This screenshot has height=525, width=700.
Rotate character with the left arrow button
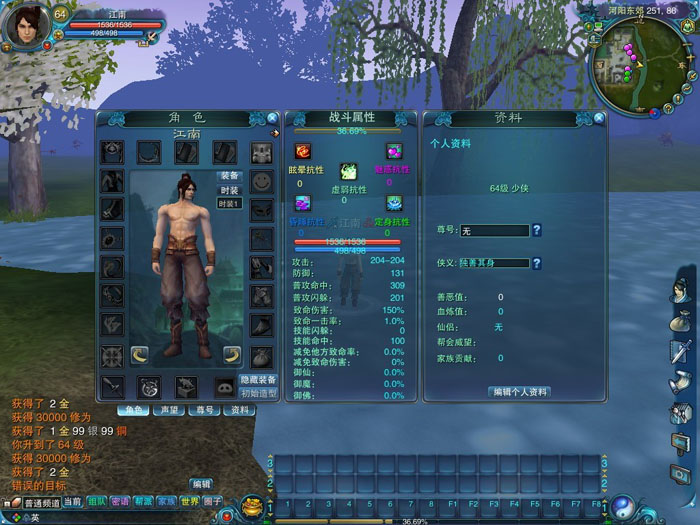tap(140, 354)
